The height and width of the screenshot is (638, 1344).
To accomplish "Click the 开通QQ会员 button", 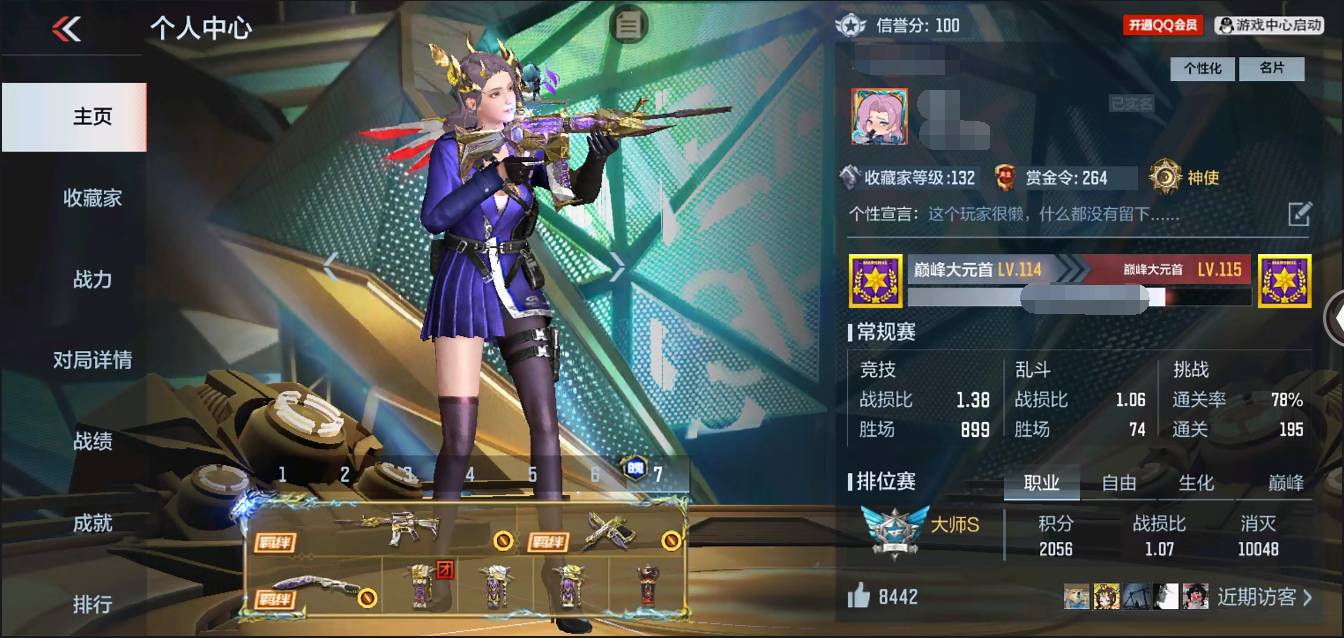I will click(x=1163, y=25).
